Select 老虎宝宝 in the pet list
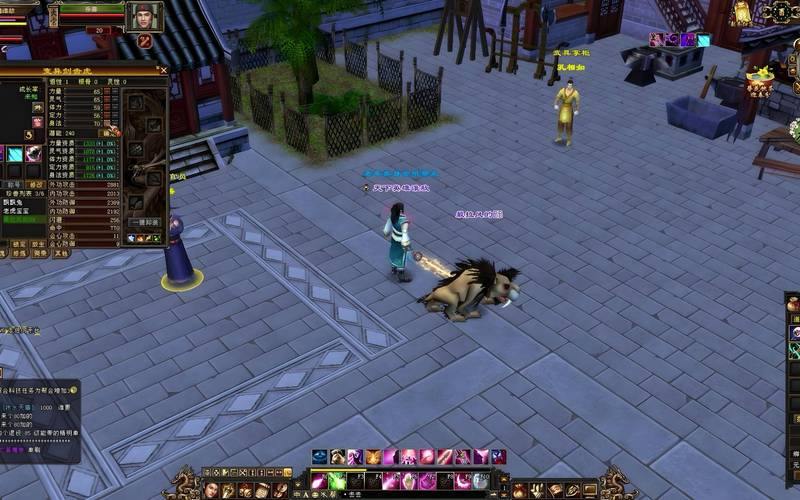This screenshot has height=500, width=800. (17, 211)
